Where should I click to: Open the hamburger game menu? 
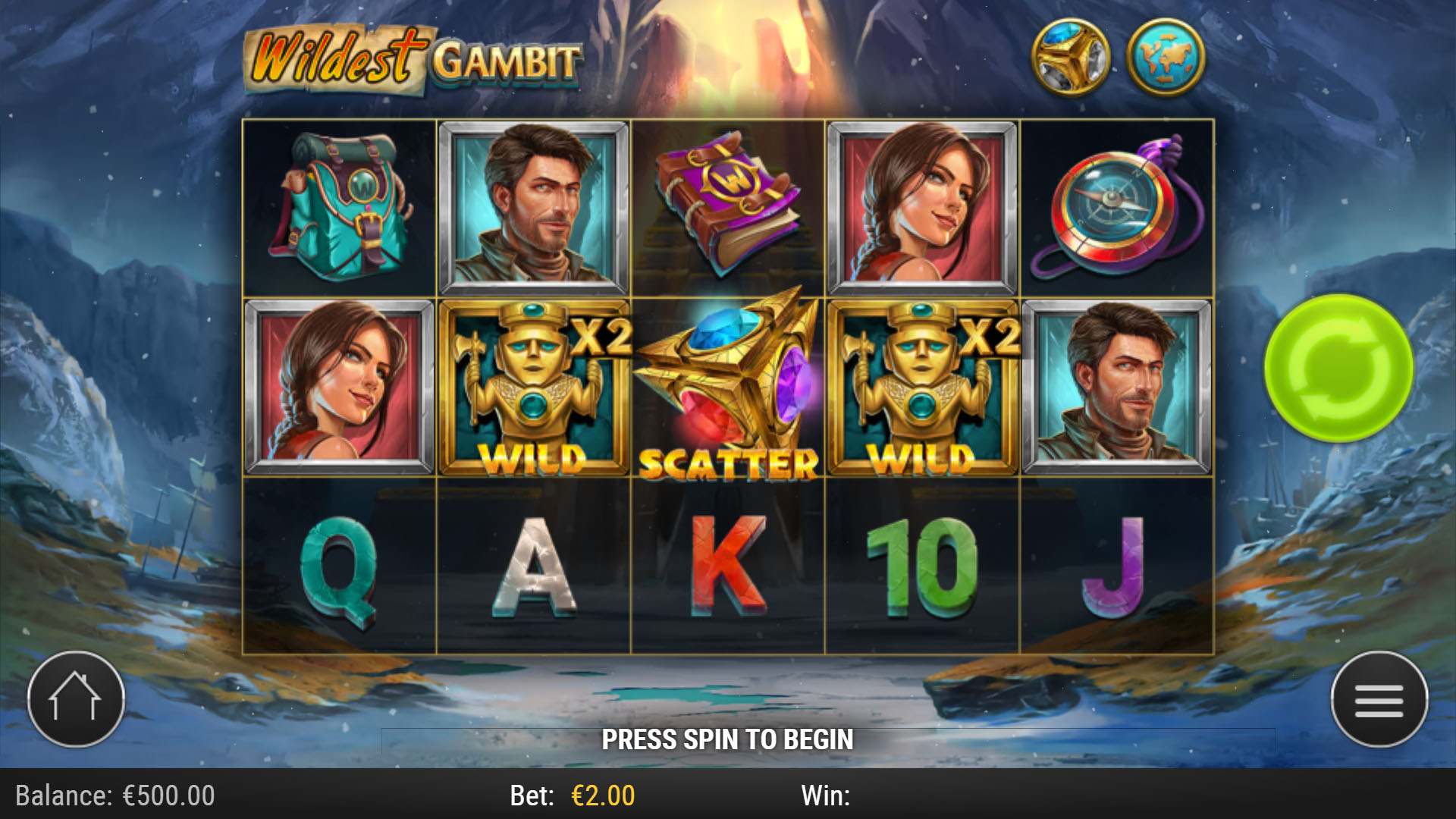coord(1382,699)
